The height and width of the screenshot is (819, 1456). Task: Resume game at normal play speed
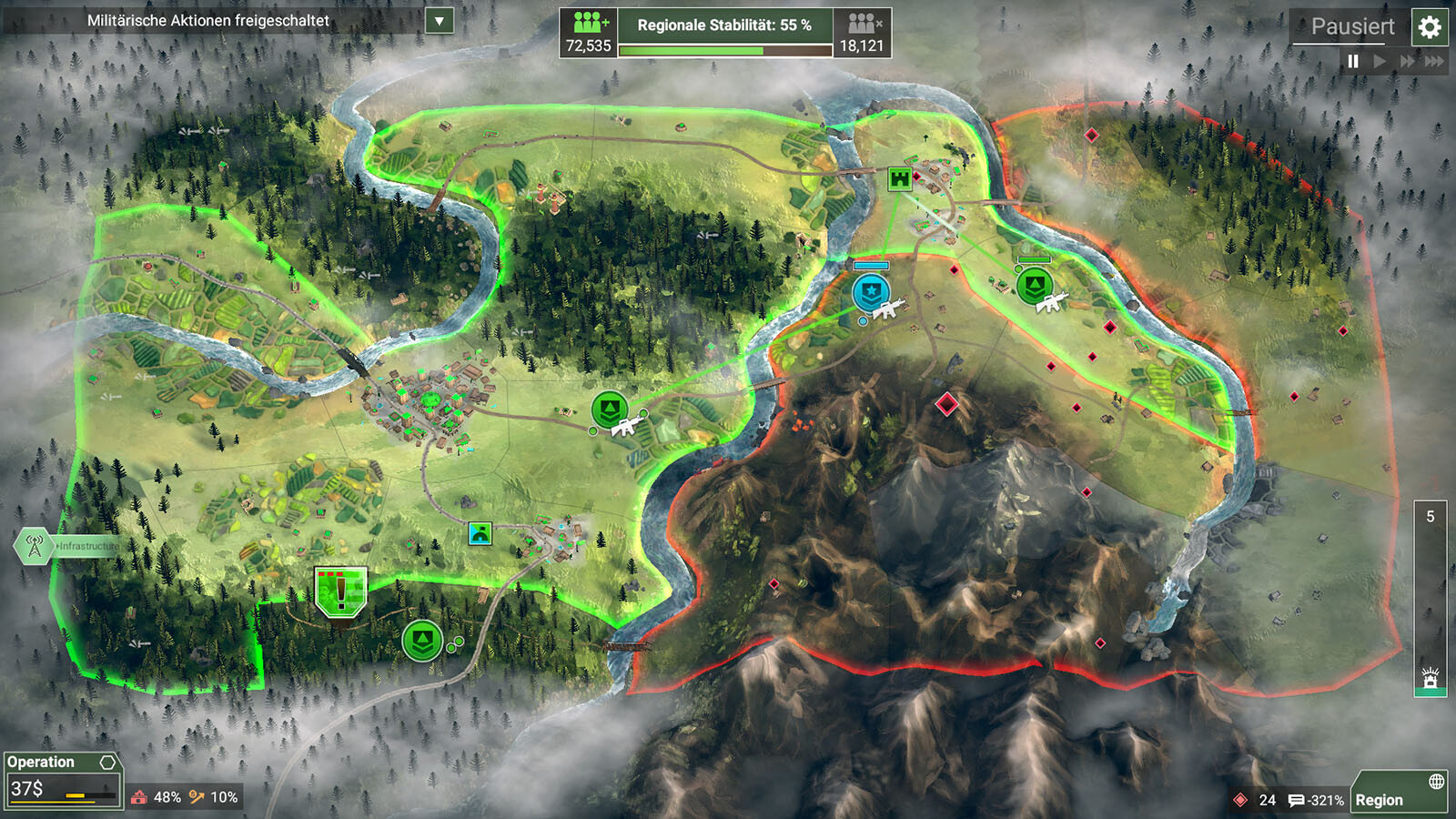click(1380, 61)
